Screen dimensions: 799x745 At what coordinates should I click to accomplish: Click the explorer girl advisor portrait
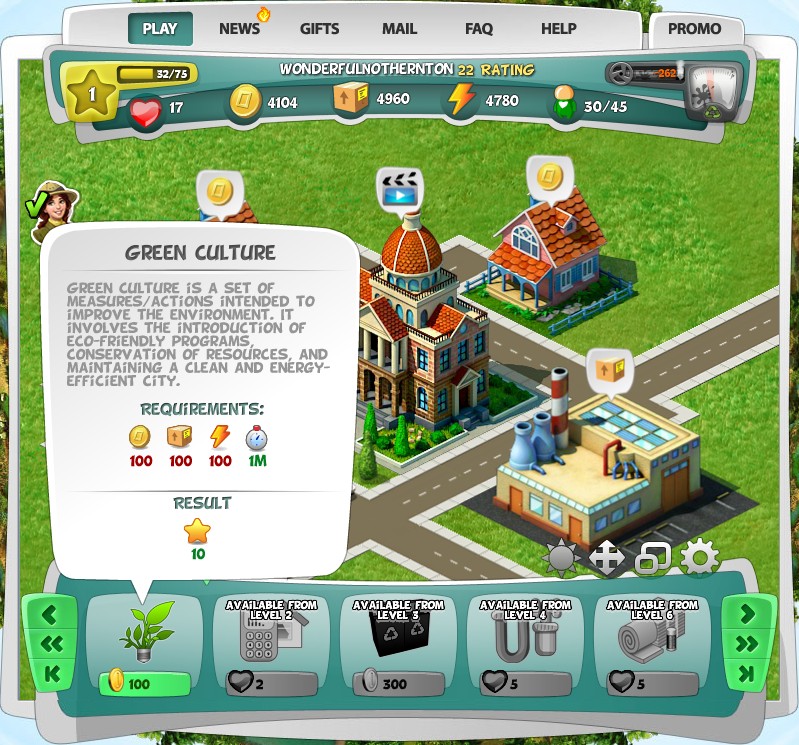[x=55, y=208]
